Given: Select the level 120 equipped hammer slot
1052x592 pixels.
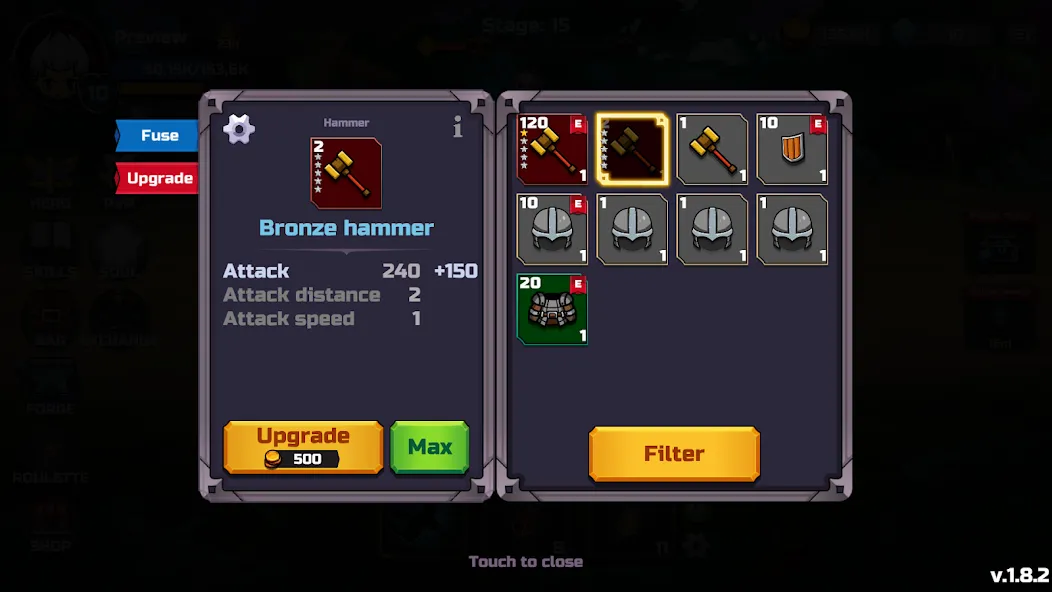Looking at the screenshot, I should tap(552, 150).
